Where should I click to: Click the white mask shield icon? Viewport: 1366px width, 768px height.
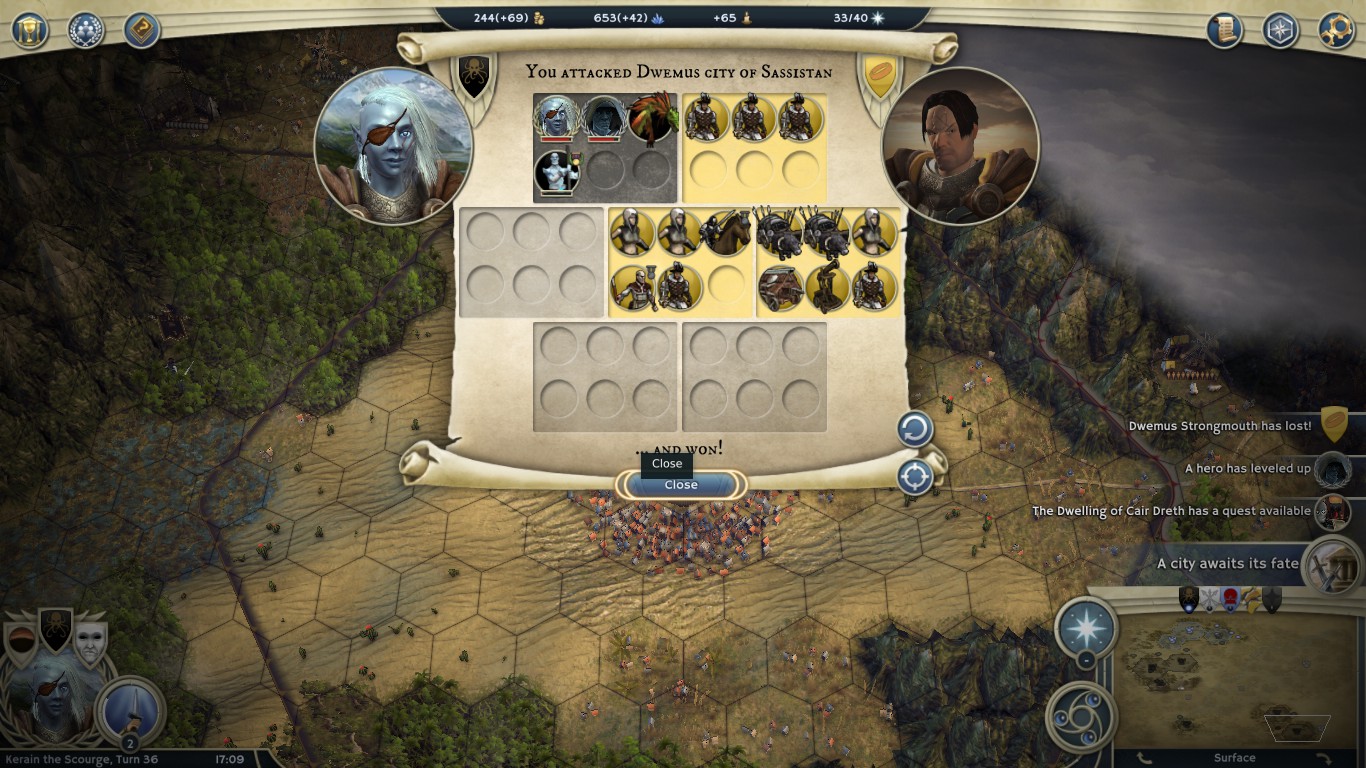[90, 644]
